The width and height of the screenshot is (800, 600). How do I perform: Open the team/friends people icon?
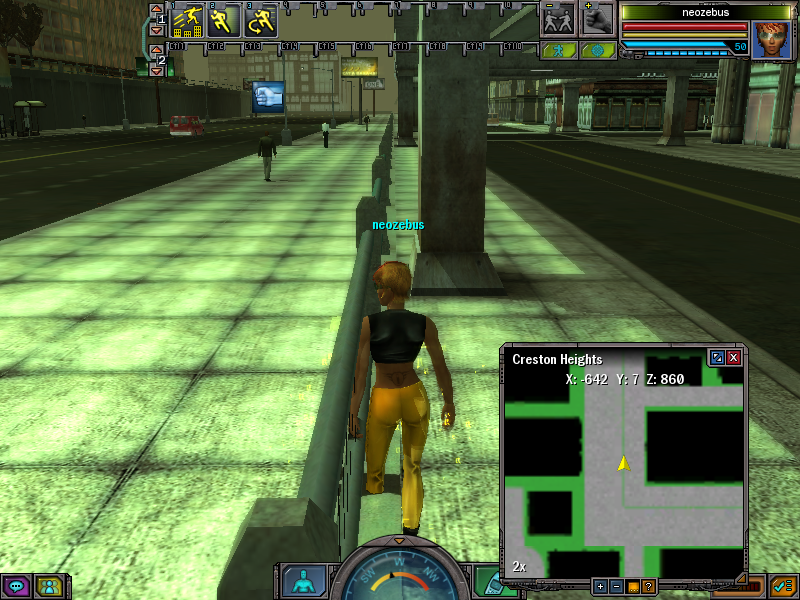coord(48,586)
